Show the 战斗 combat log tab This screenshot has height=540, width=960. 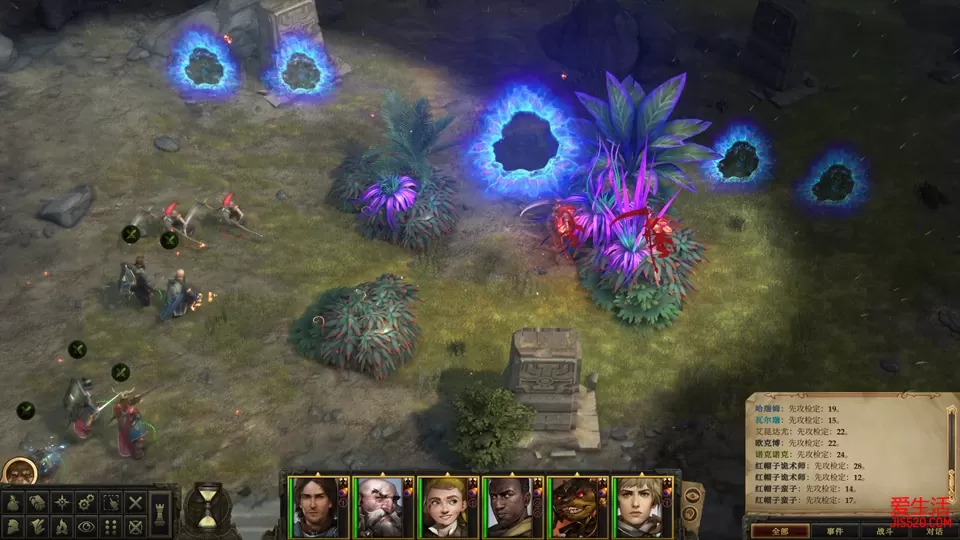pos(884,531)
